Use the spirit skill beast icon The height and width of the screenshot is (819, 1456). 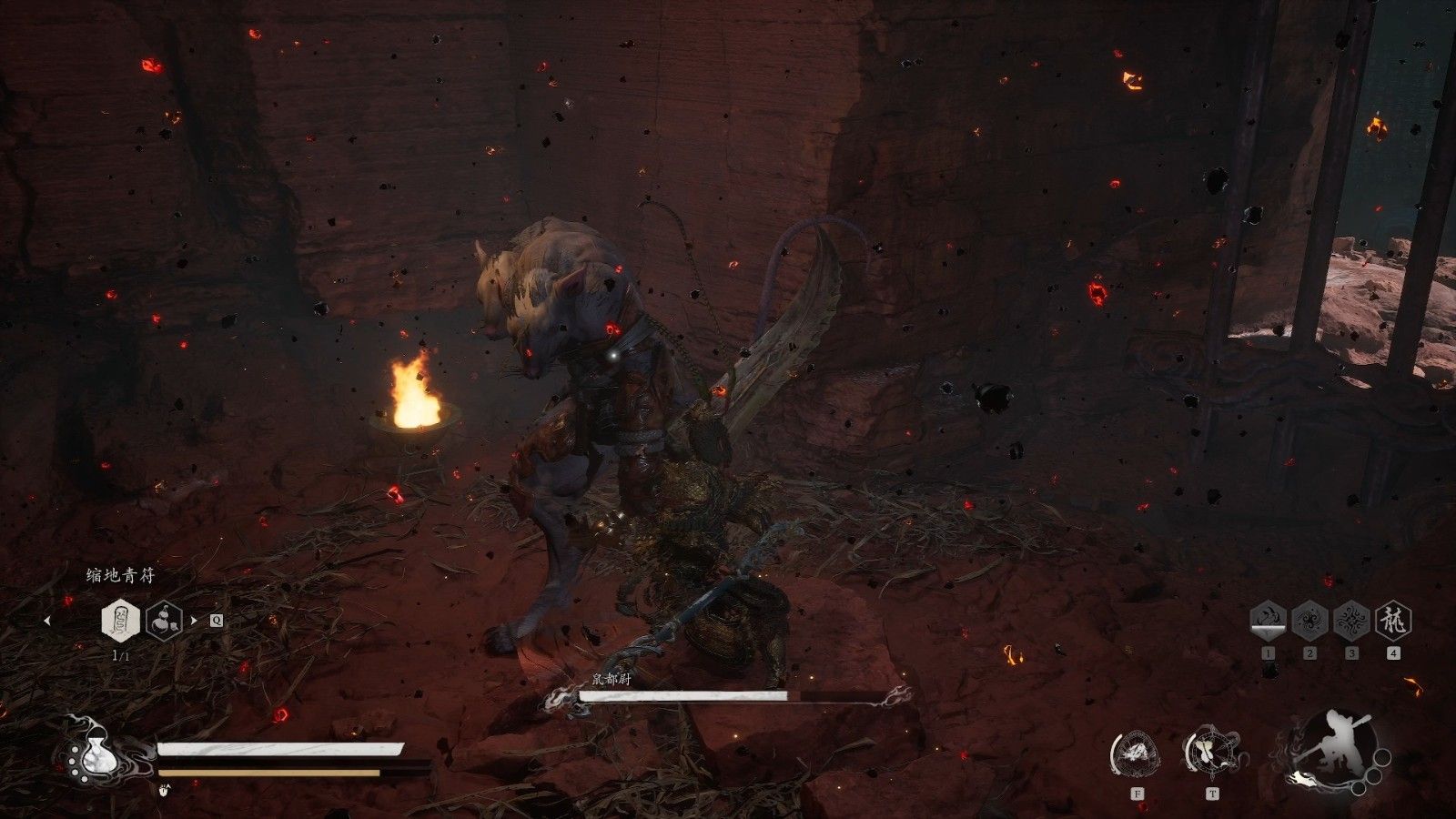[x=1137, y=753]
